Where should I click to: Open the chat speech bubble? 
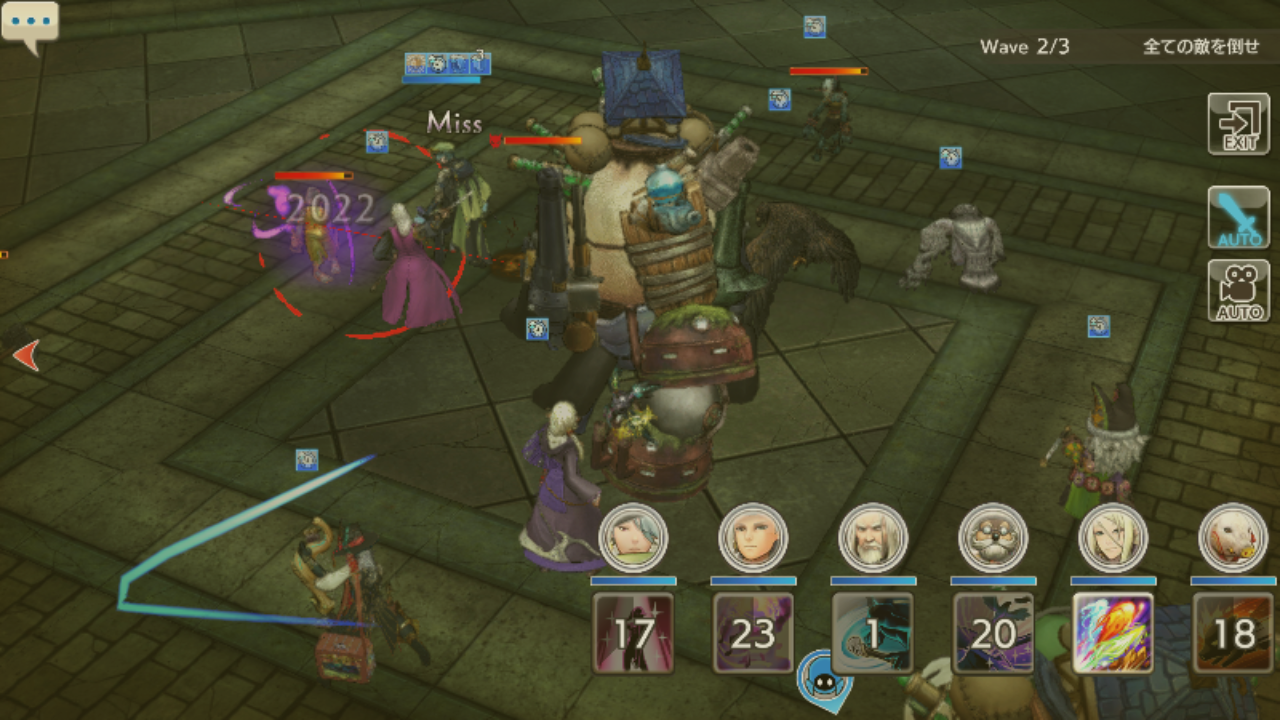click(29, 24)
